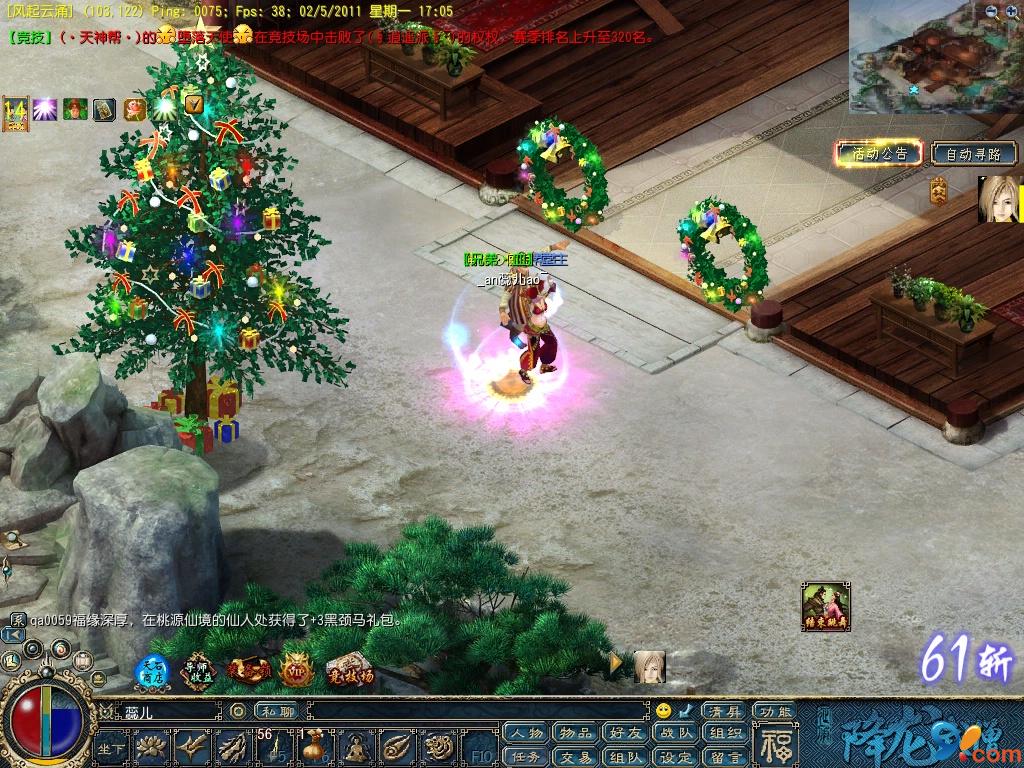Use the pouch item in the hotbar
This screenshot has width=1024, height=768.
[313, 748]
